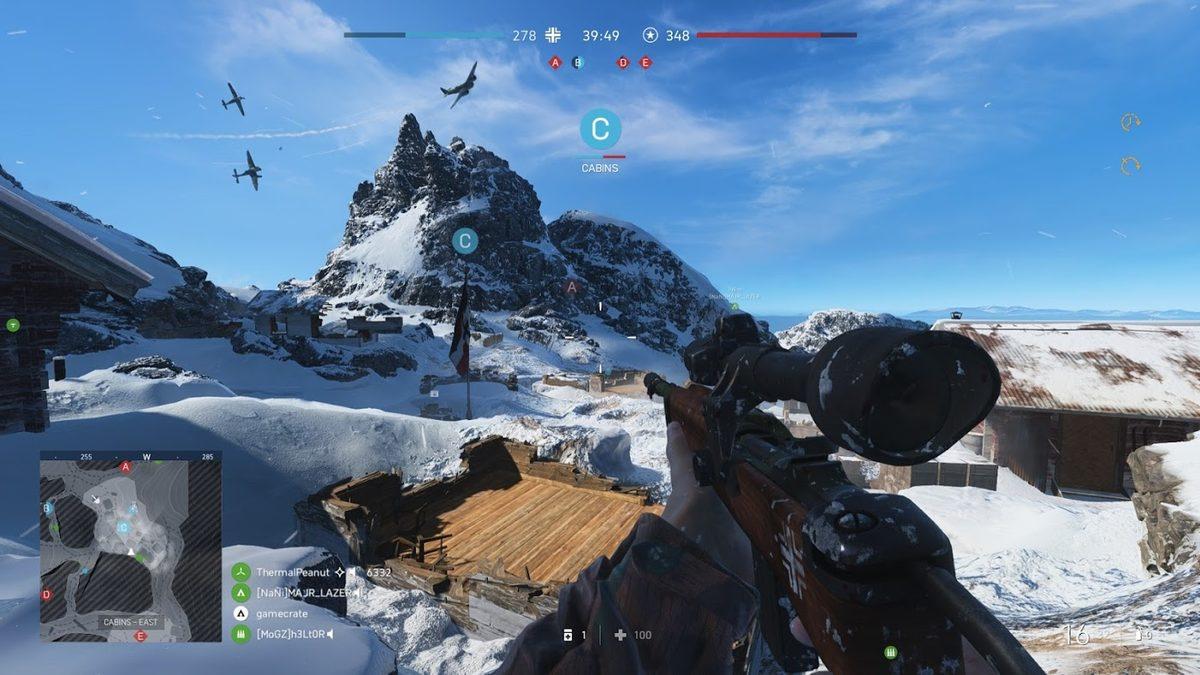Open the minimap

130,546
